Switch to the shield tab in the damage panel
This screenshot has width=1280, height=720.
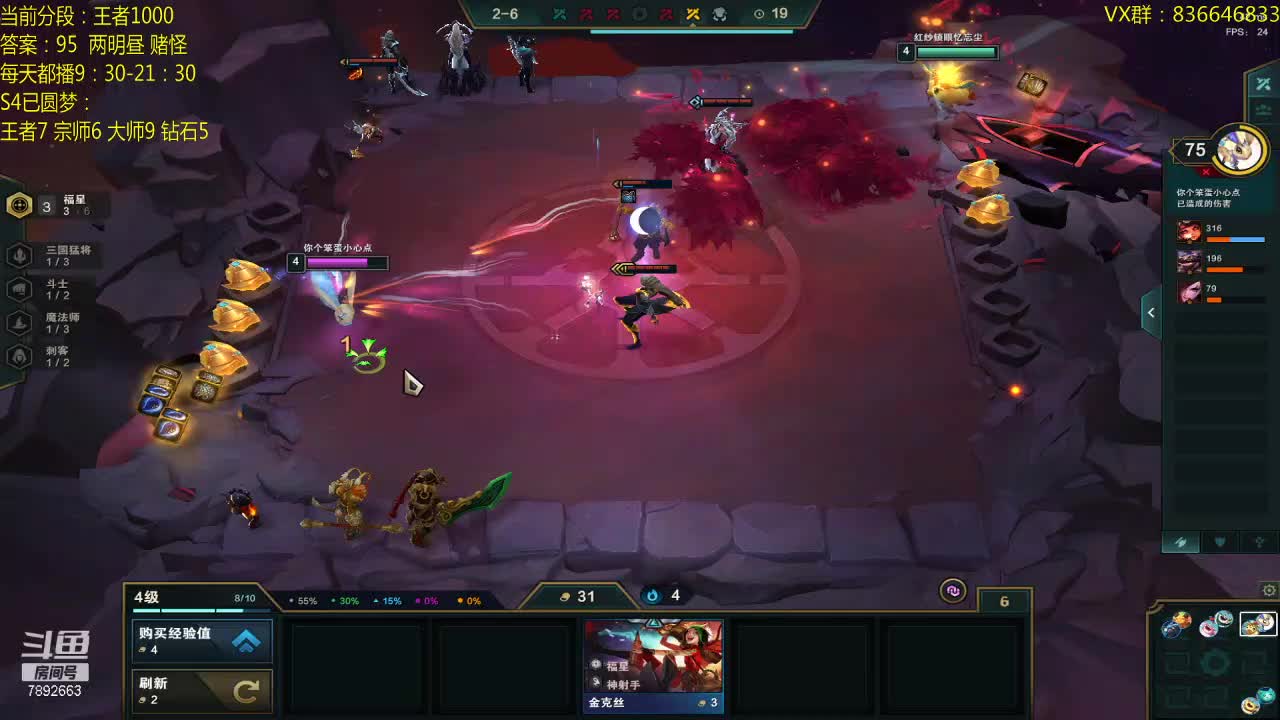[x=1220, y=542]
